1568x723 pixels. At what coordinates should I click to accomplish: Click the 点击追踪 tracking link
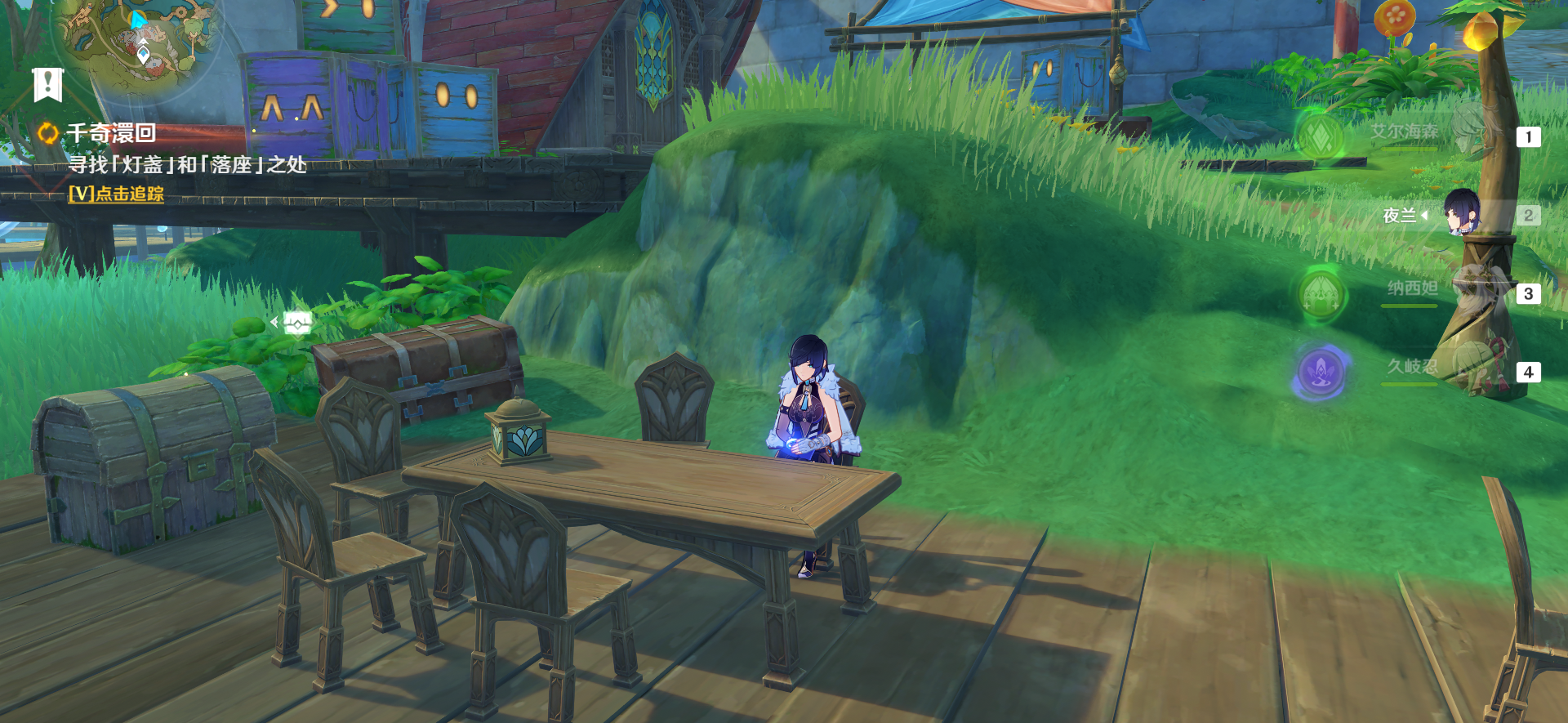117,194
